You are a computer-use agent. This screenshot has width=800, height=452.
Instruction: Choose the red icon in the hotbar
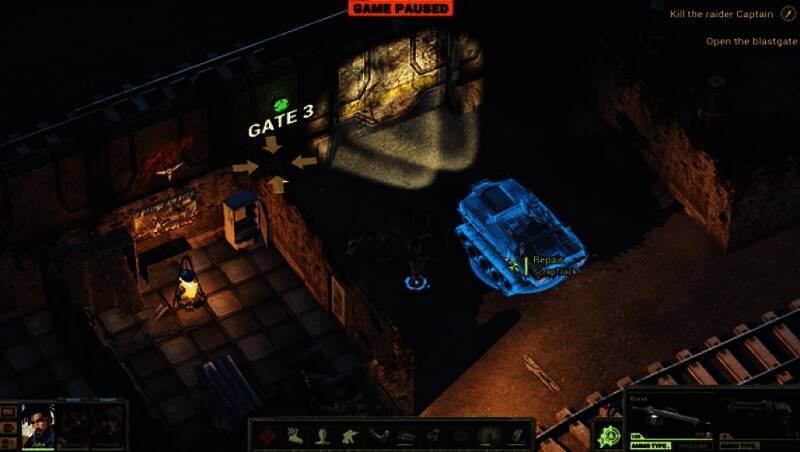(x=268, y=435)
